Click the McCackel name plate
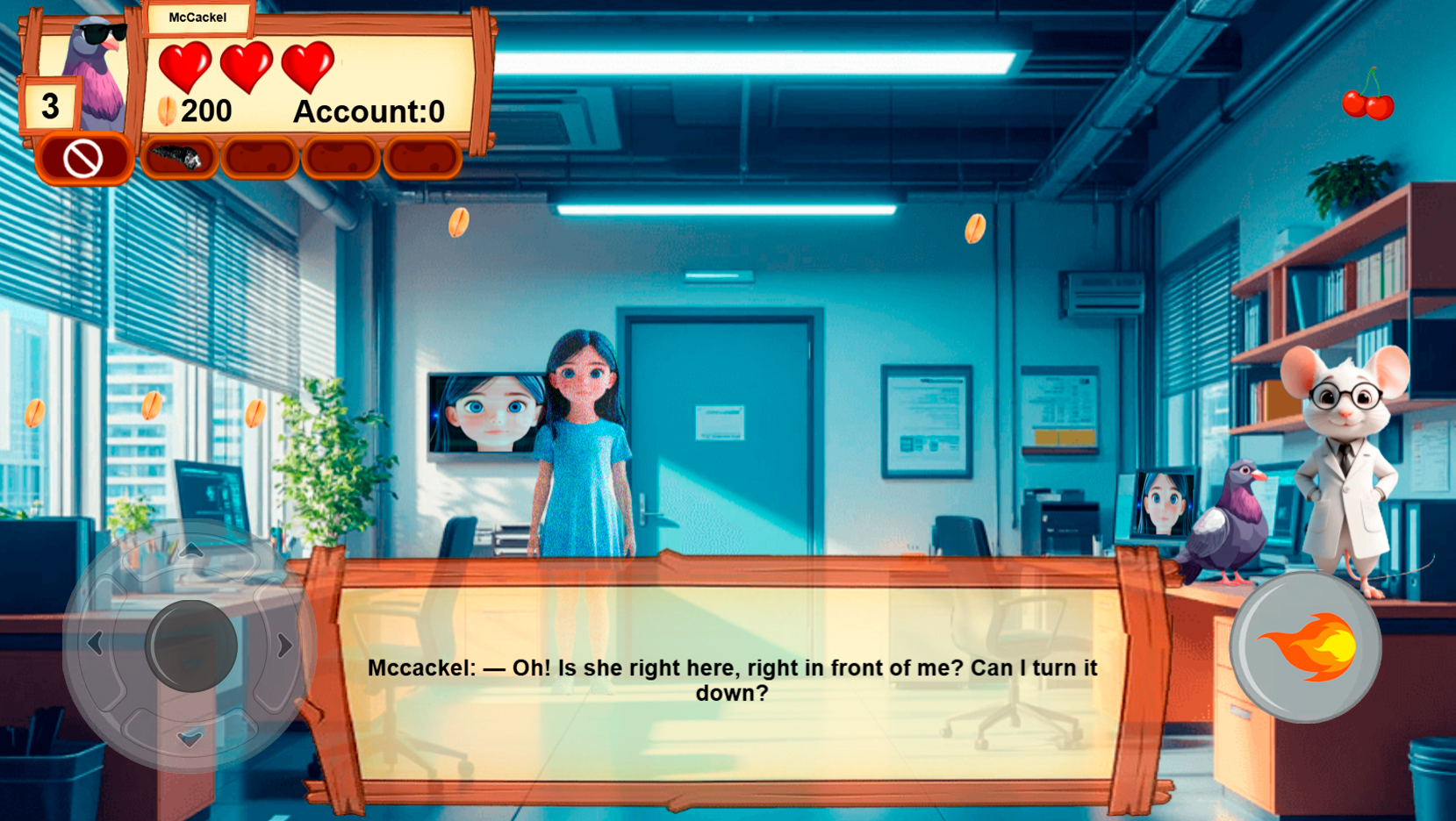 [x=197, y=16]
